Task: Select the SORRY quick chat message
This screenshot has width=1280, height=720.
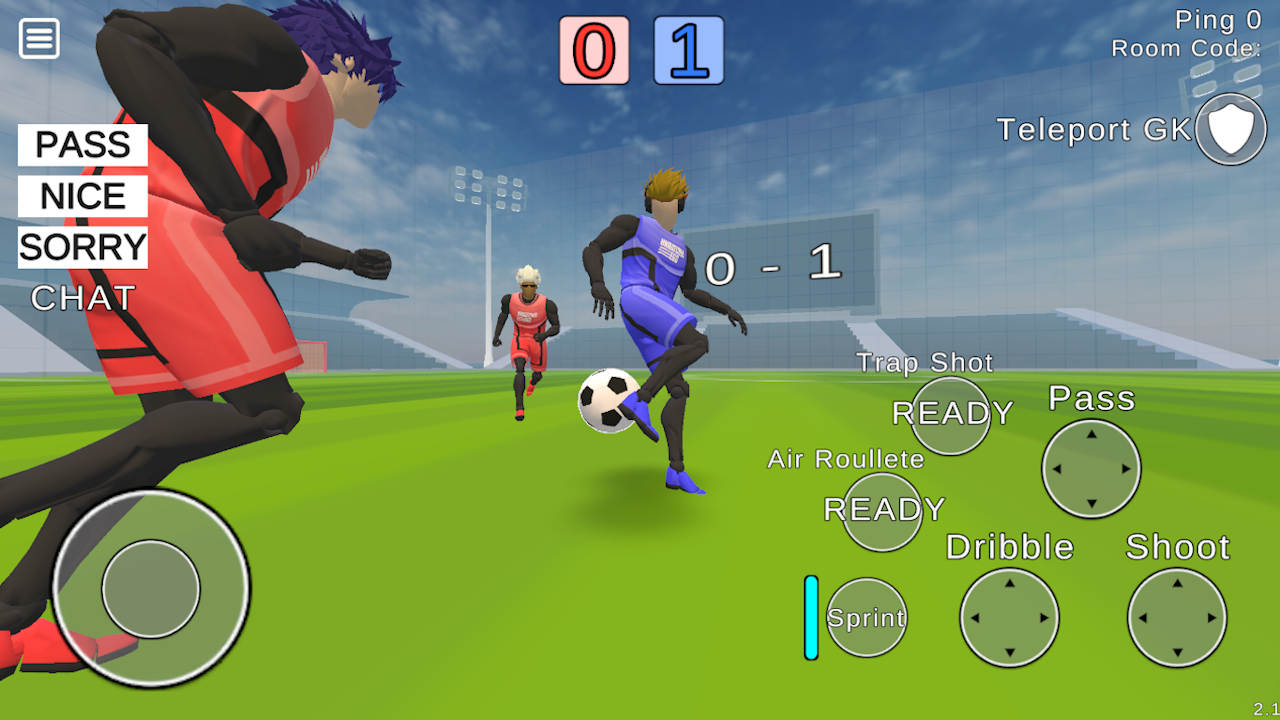Action: [82, 247]
